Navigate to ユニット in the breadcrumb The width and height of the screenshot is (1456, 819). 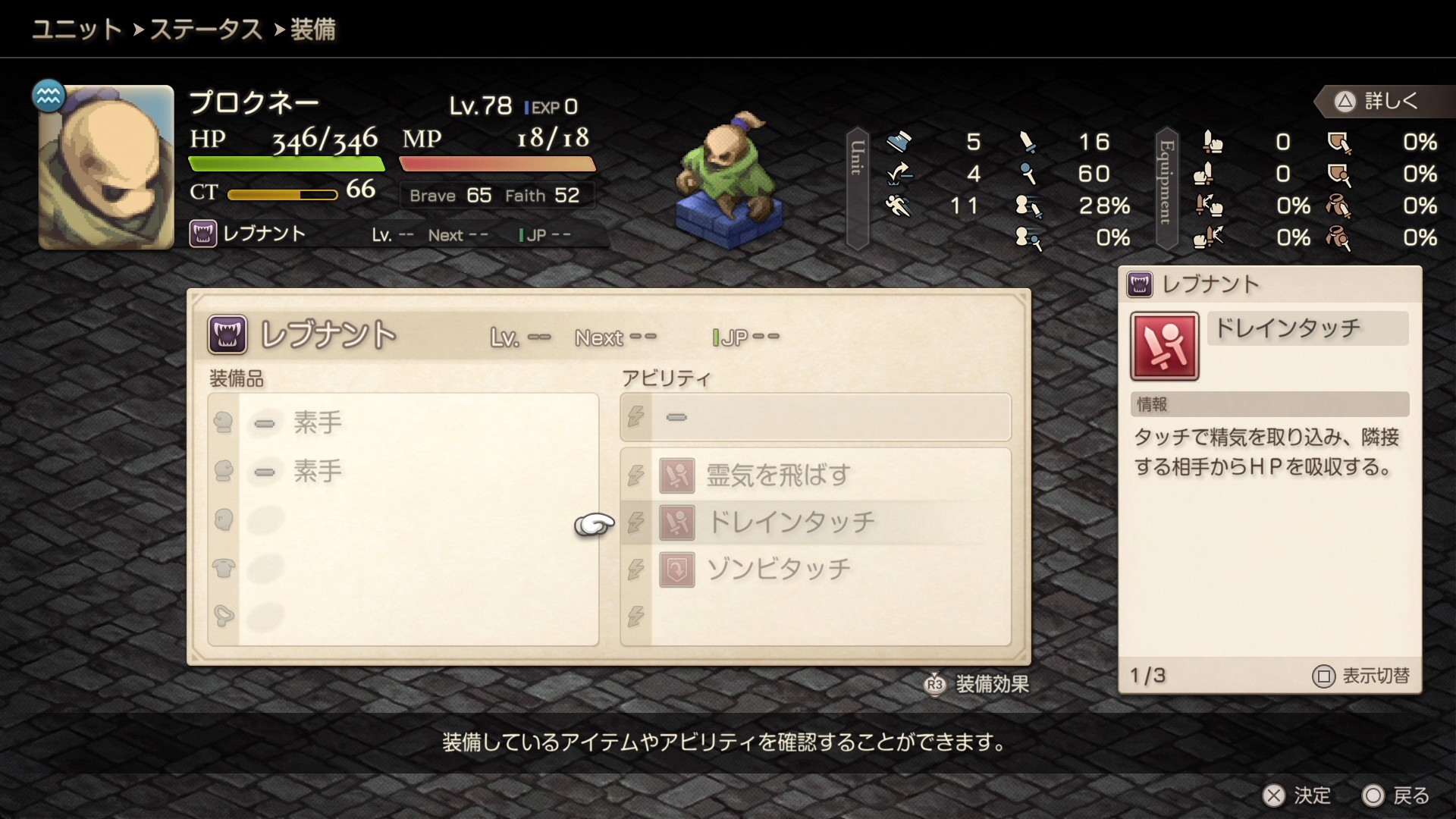[77, 30]
